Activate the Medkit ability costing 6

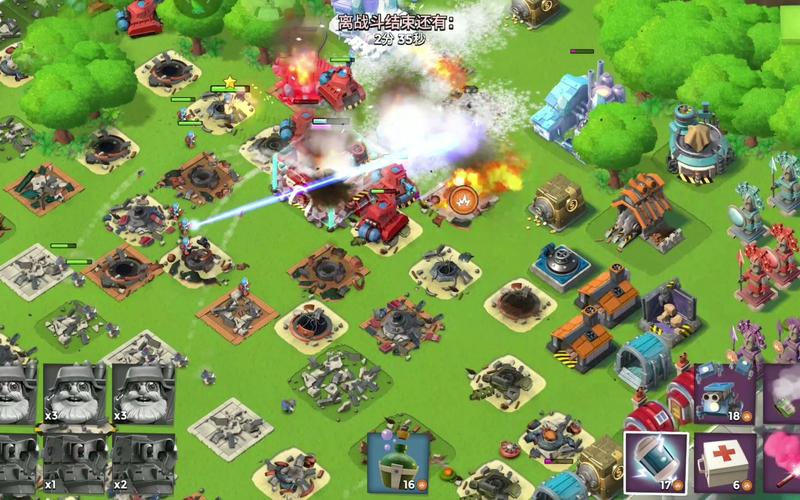point(725,462)
